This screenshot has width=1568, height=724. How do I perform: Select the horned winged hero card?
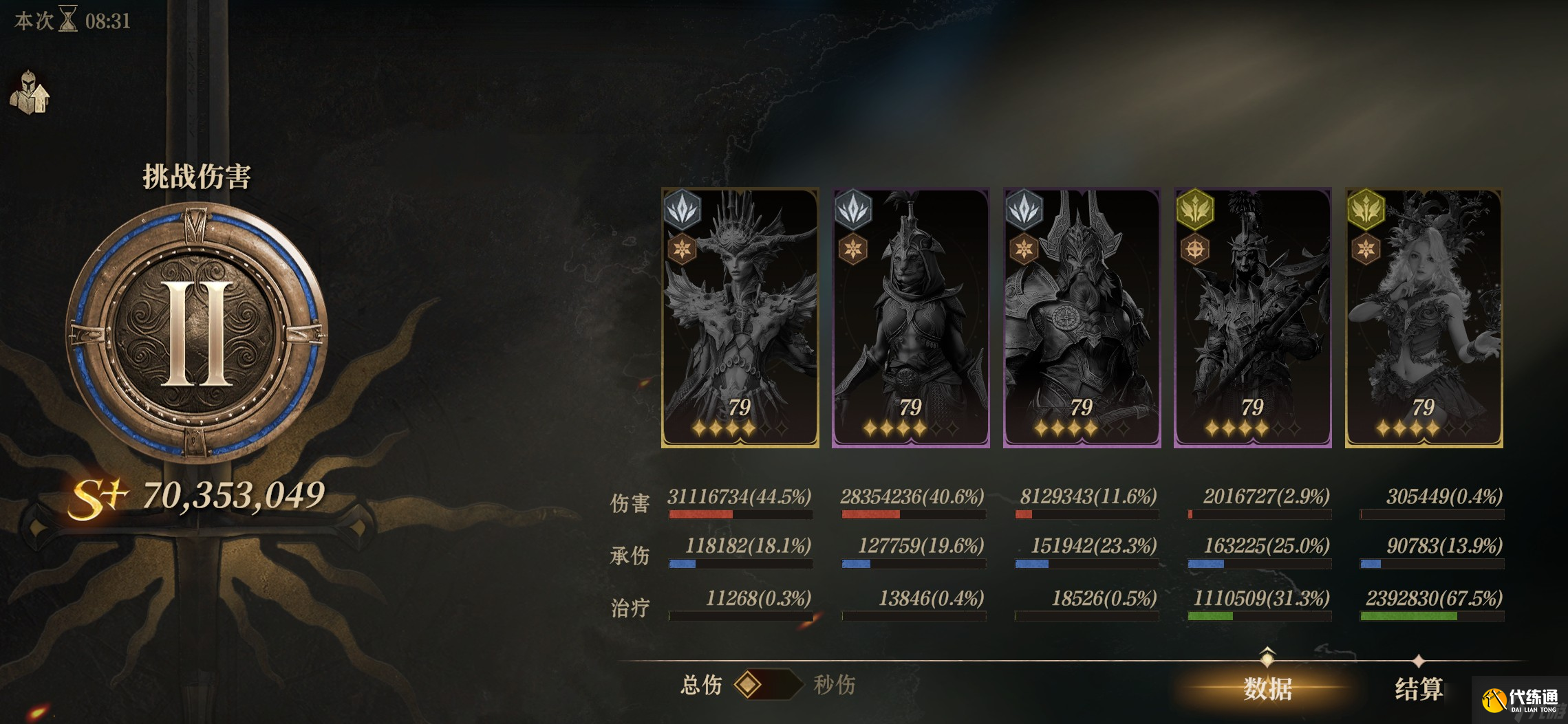pos(740,318)
